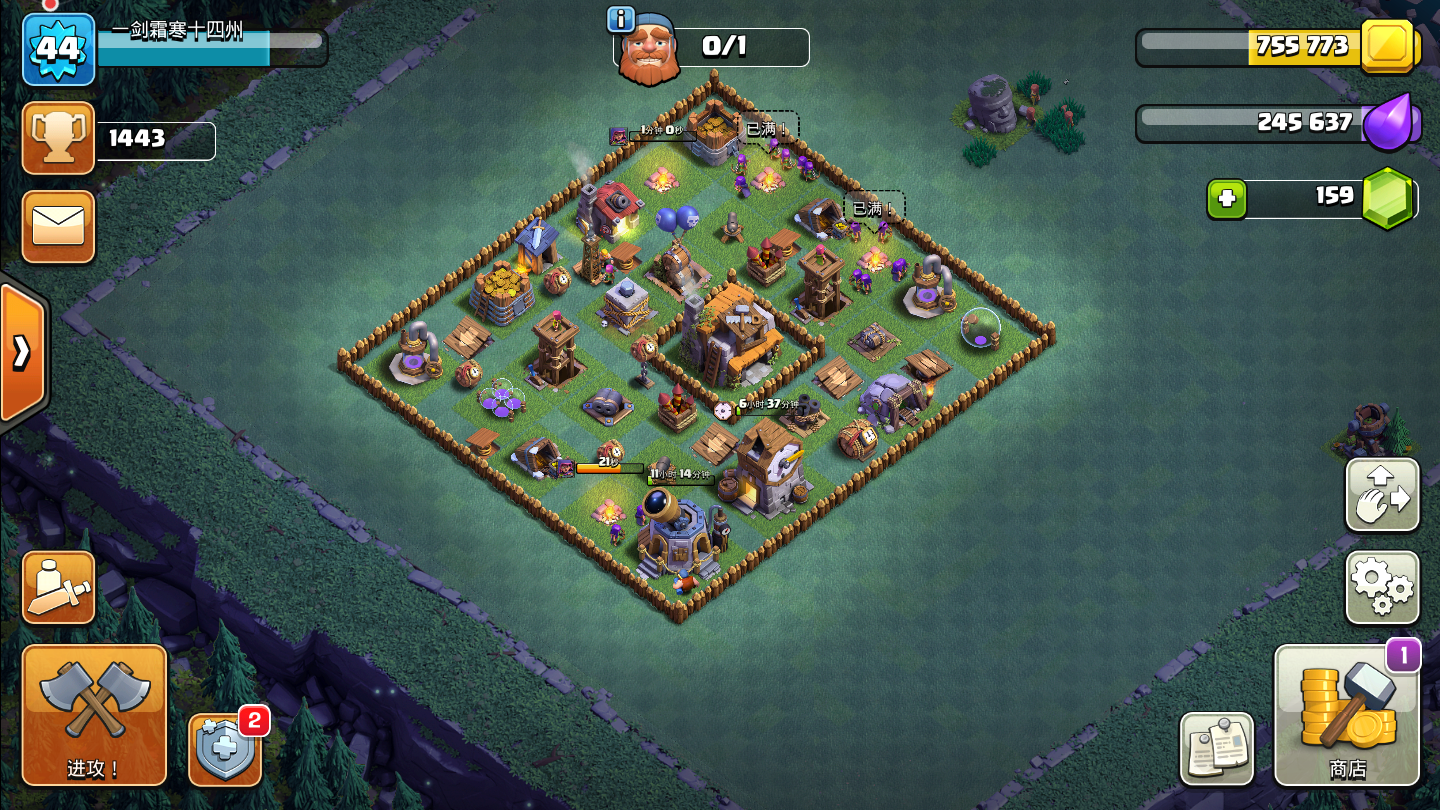Enter village layout edit mode
The width and height of the screenshot is (1440, 810).
pos(1381,495)
